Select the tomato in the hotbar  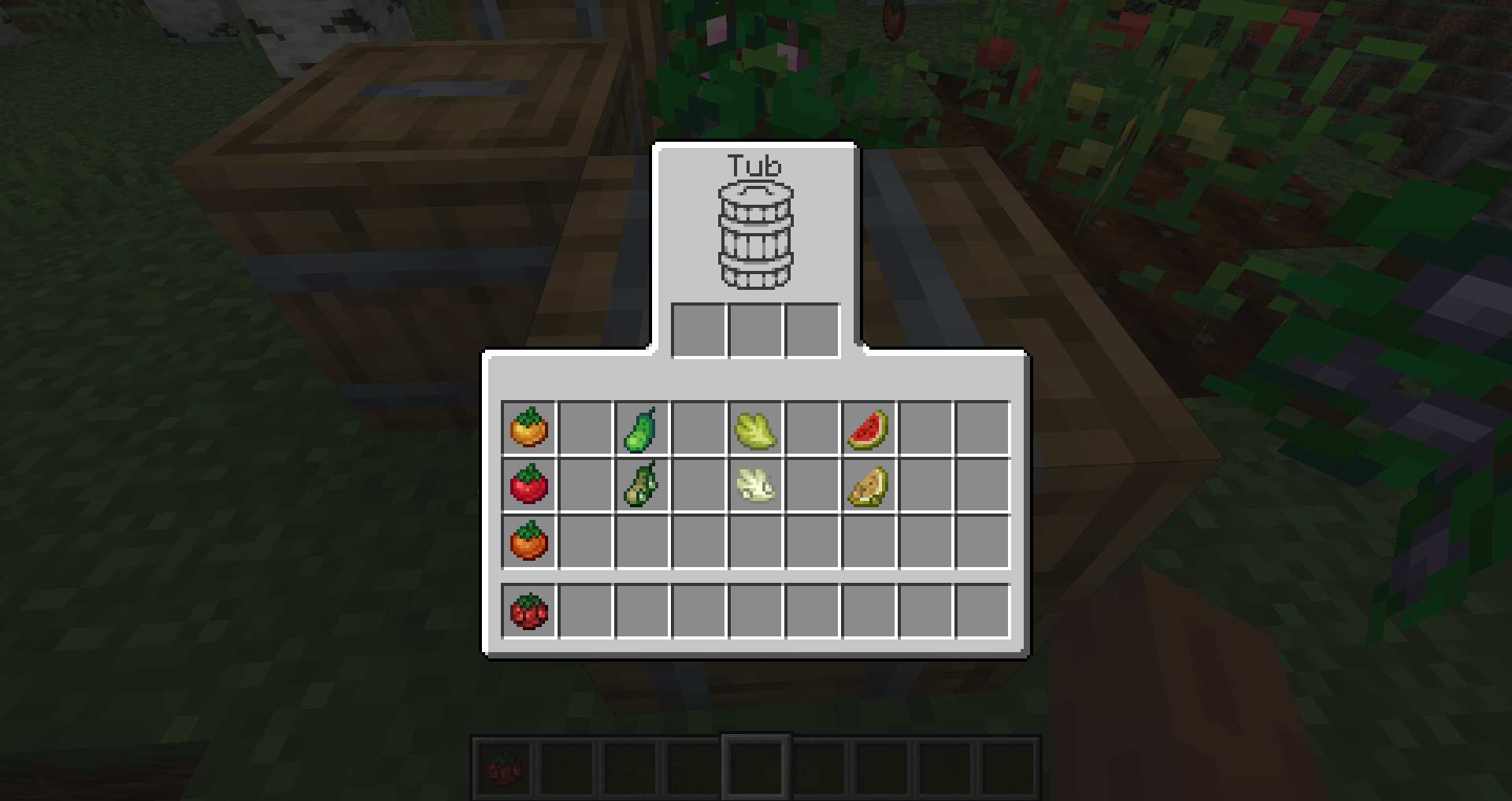504,768
